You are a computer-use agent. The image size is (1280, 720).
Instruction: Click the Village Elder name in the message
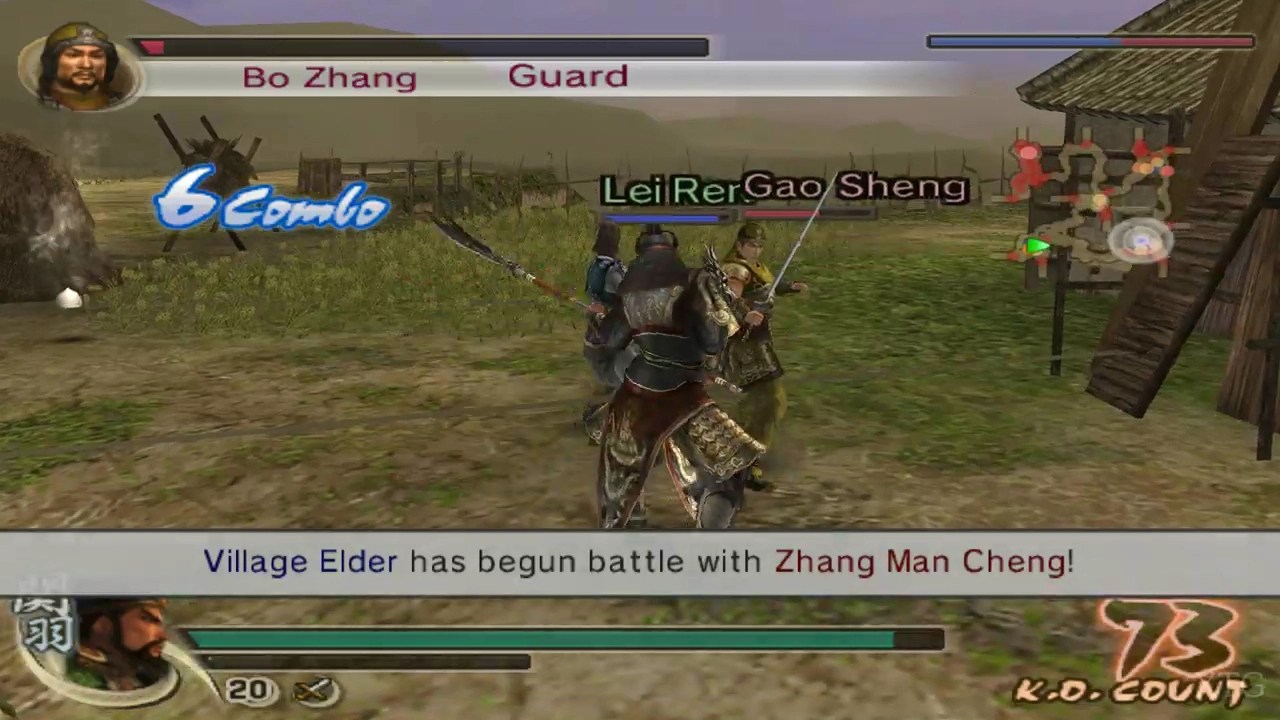[x=300, y=561]
